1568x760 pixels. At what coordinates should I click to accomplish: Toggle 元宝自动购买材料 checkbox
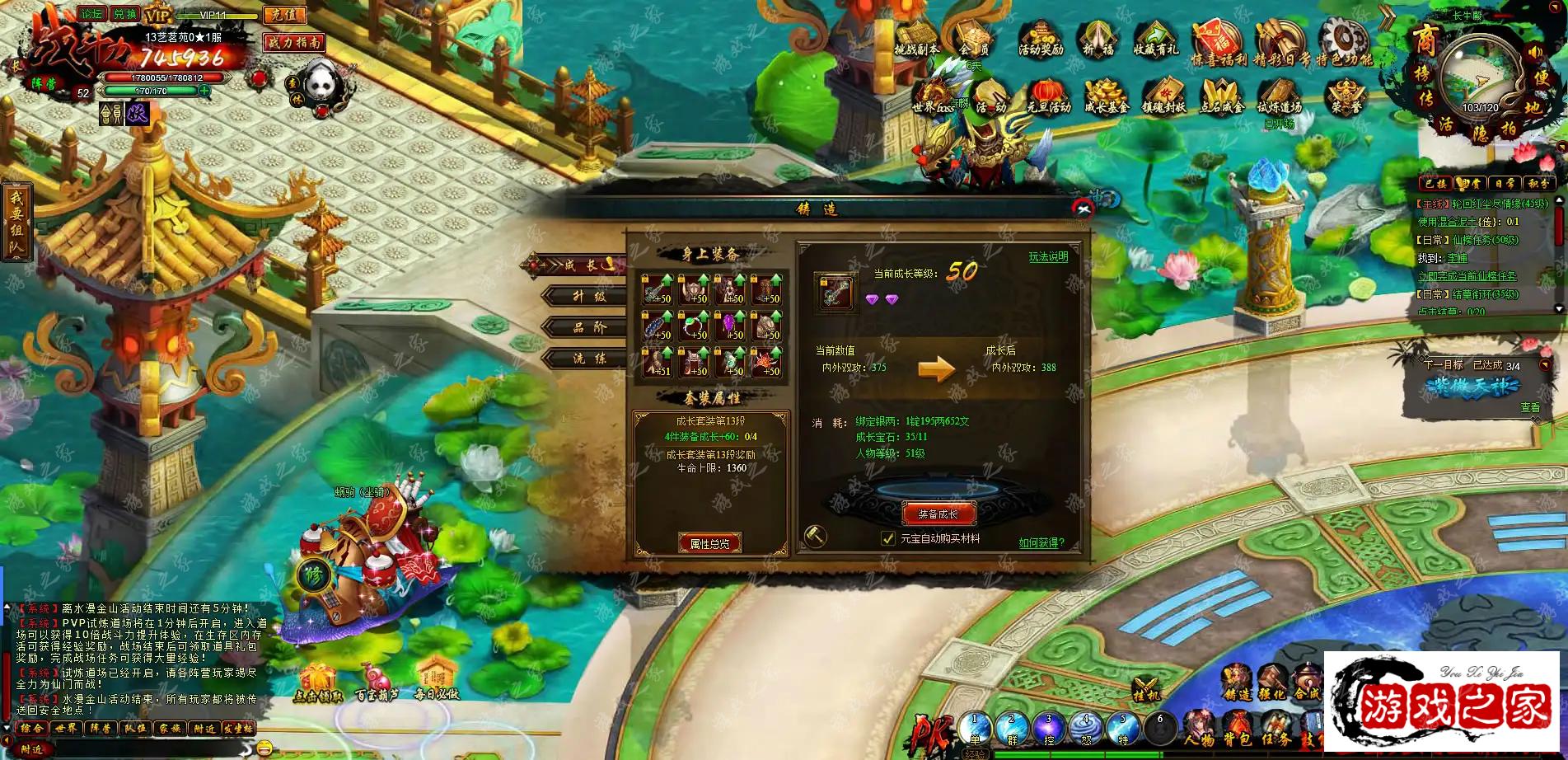pos(887,538)
